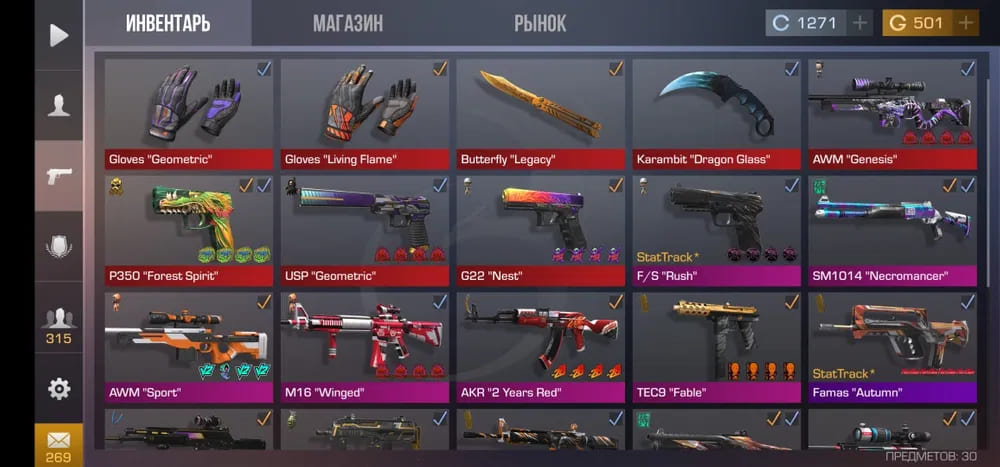Select the Gloves "Geometric" item
Image resolution: width=1000 pixels, height=467 pixels.
tap(189, 112)
